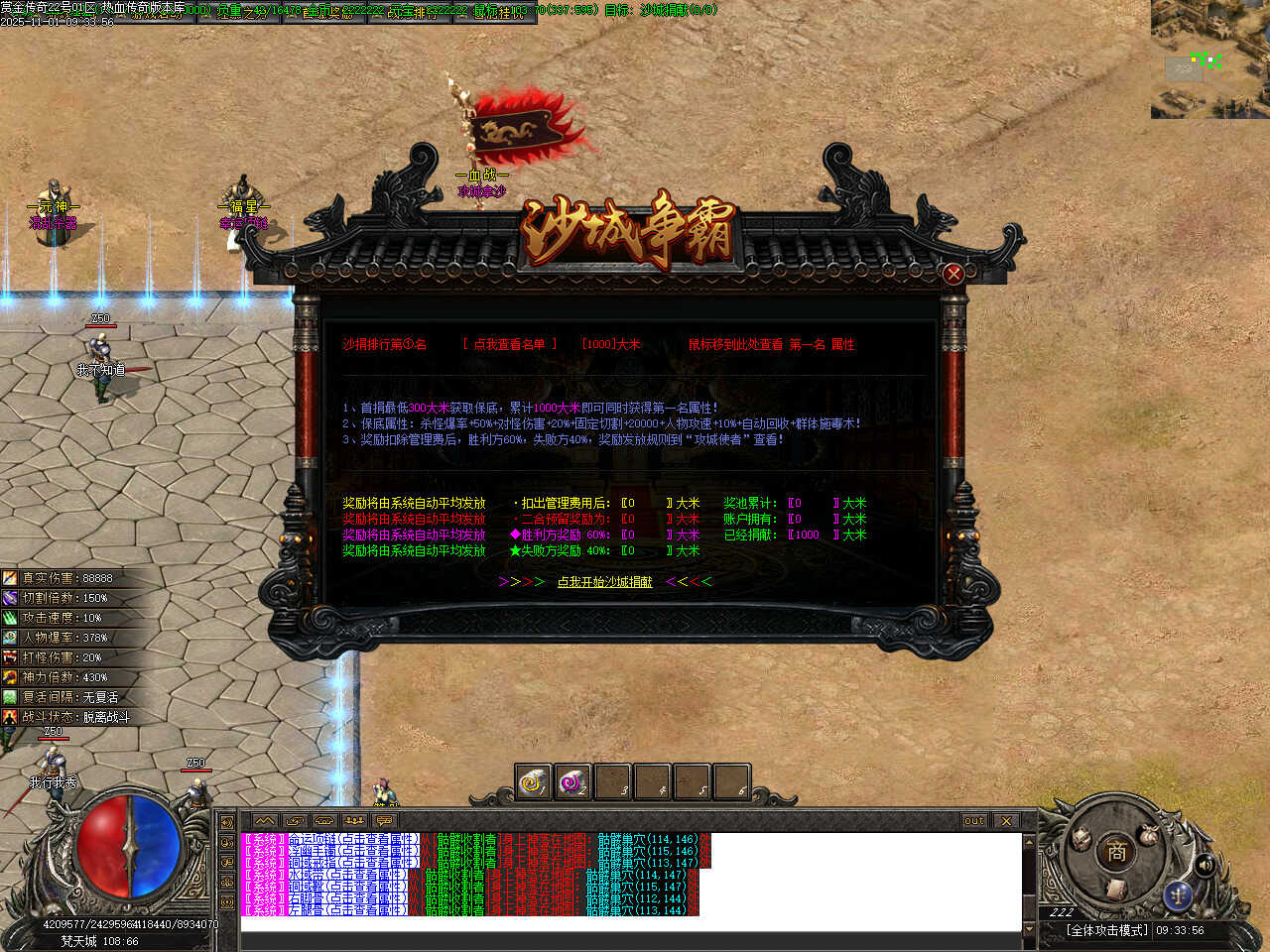
Task: Open the minimap in the corner
Action: pyautogui.click(x=1209, y=59)
